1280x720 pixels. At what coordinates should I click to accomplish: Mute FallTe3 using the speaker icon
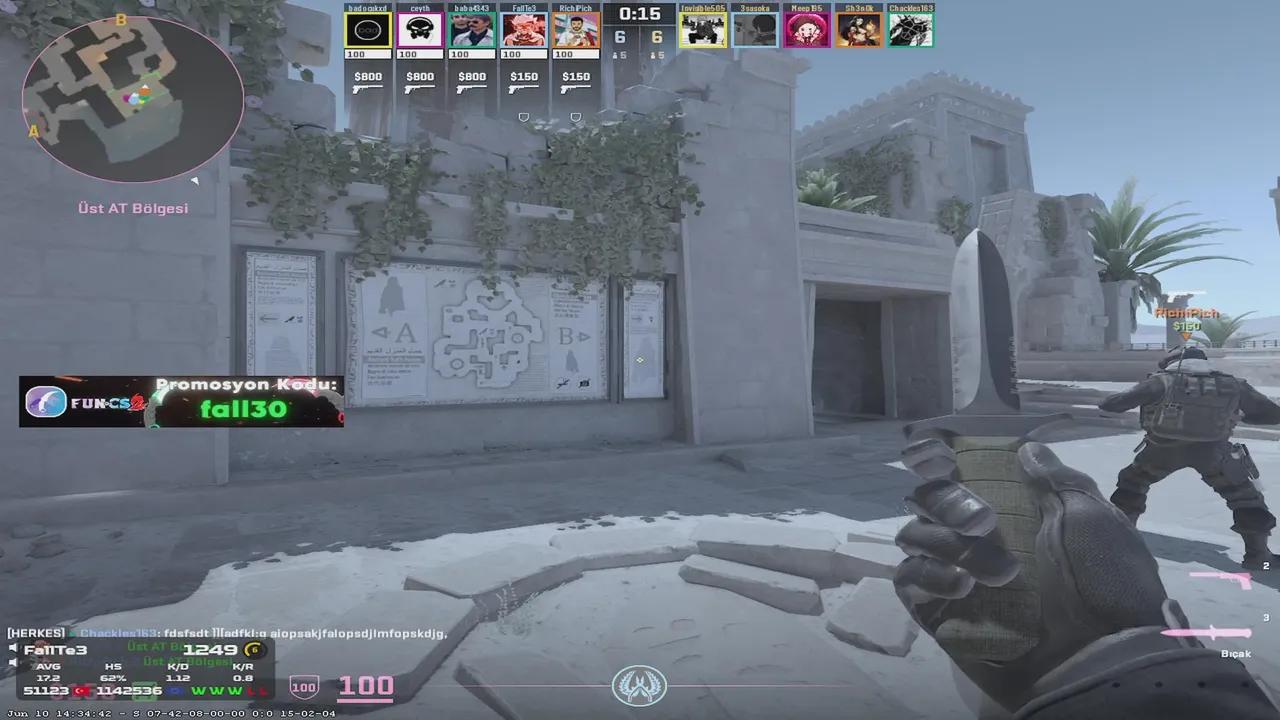point(12,649)
